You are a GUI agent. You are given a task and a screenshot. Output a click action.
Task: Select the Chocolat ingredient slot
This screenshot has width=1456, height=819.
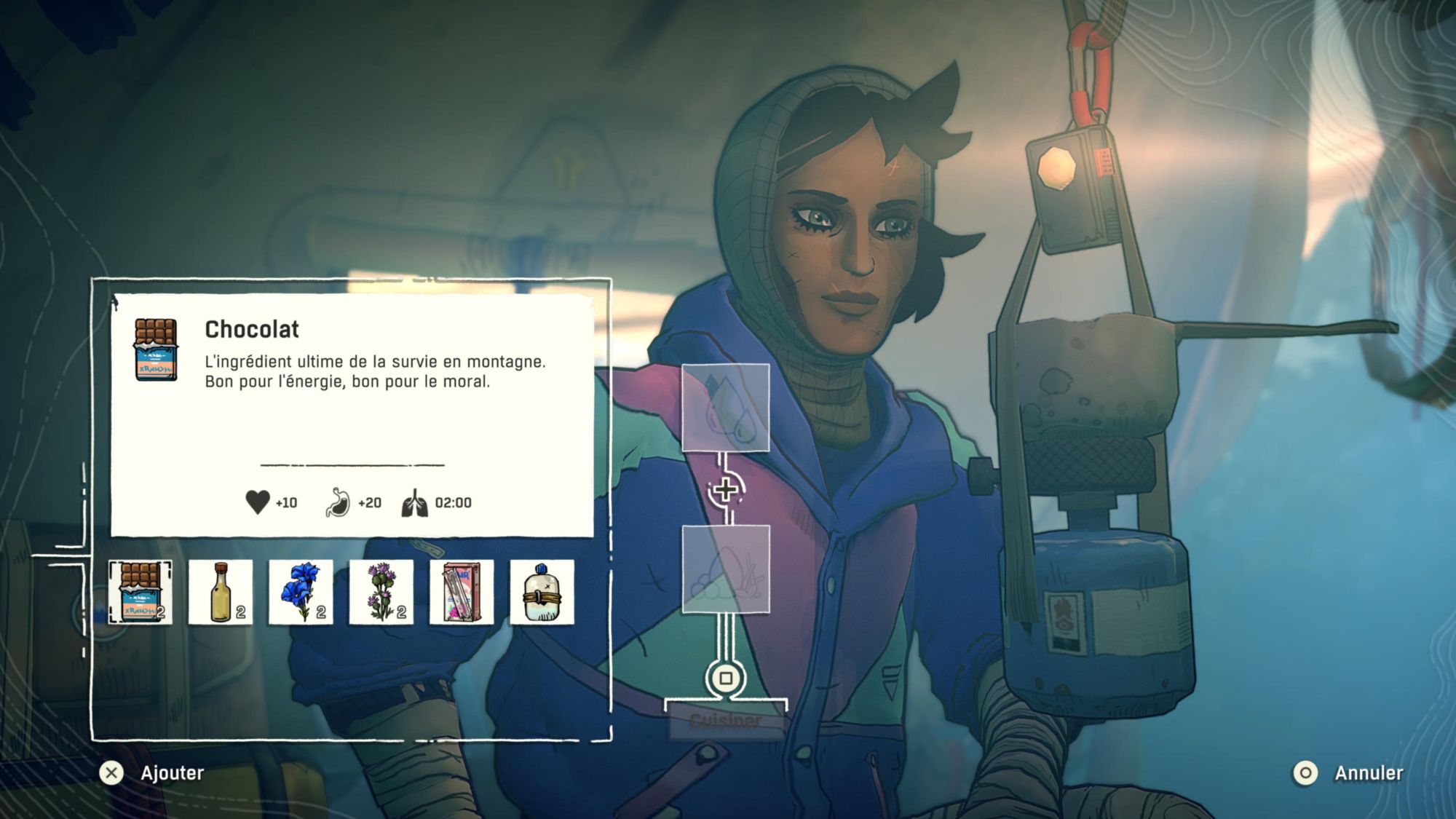pos(141,592)
